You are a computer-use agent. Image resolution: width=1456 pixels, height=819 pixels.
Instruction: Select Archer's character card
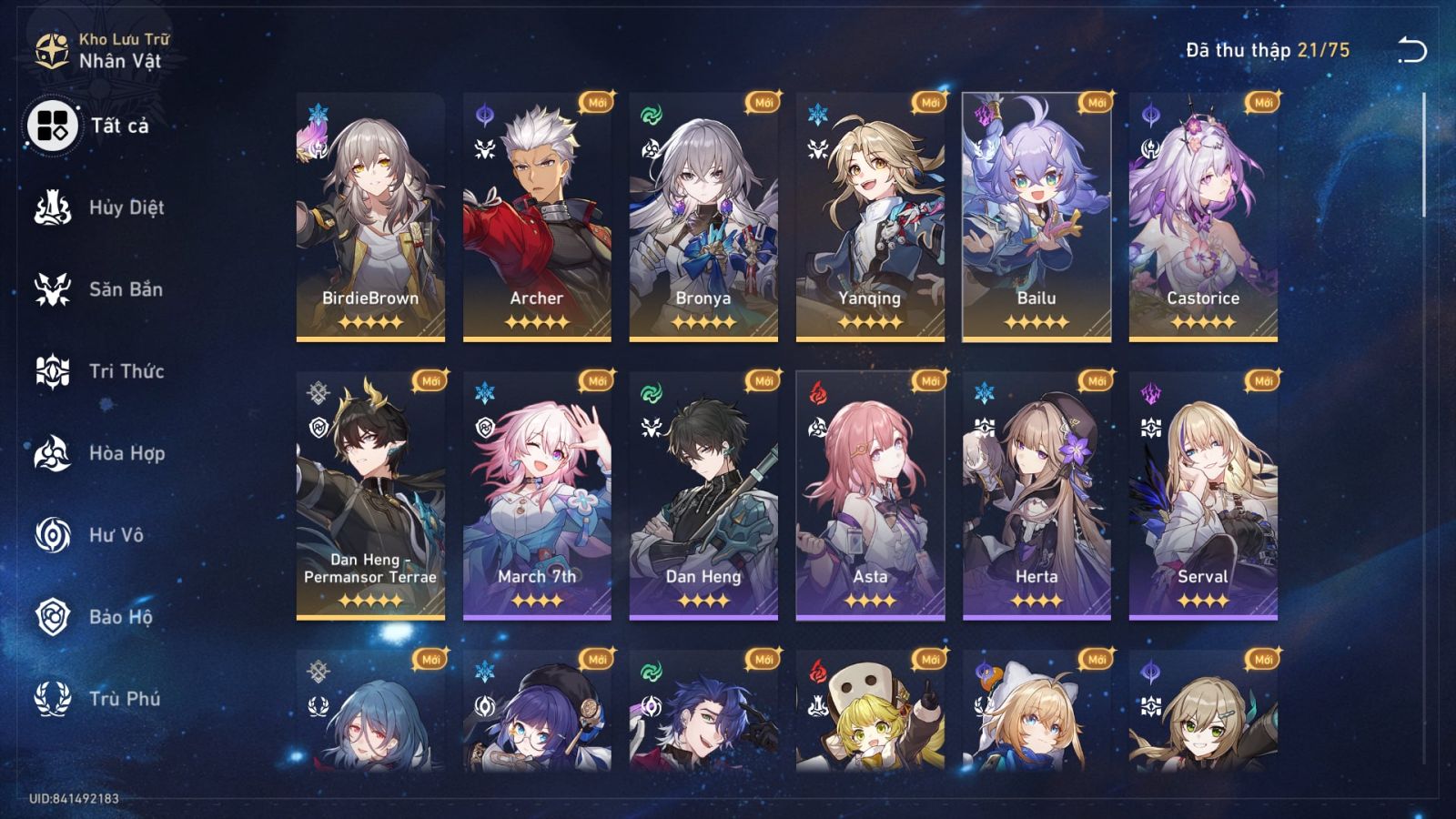point(533,218)
